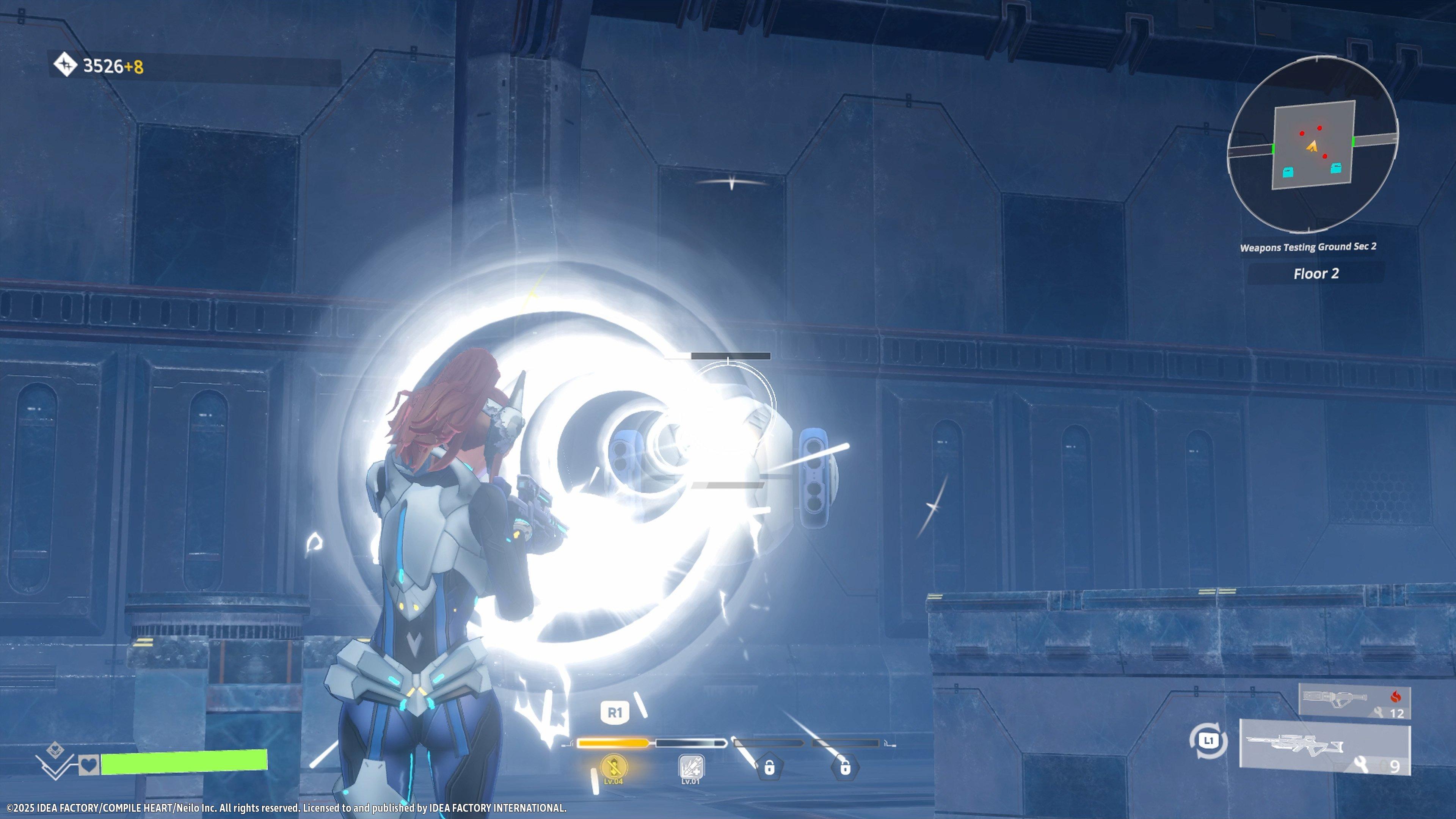Click the currency diamond icon
1456x819 pixels.
point(65,64)
